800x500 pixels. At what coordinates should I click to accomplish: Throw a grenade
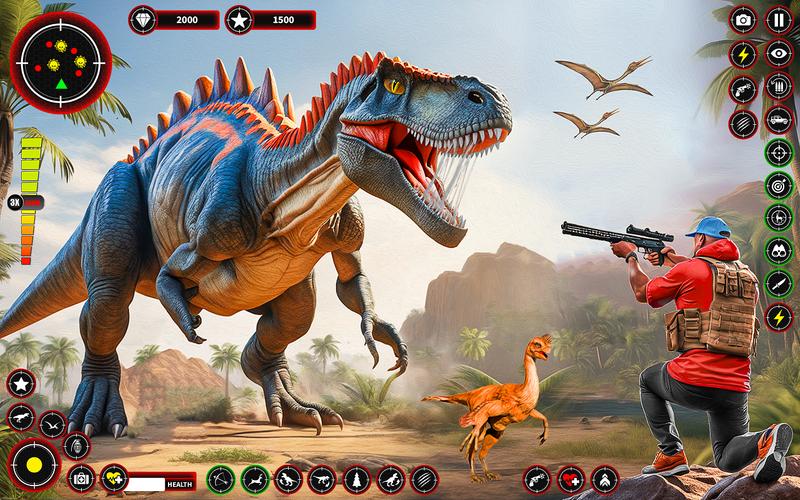[x=76, y=443]
